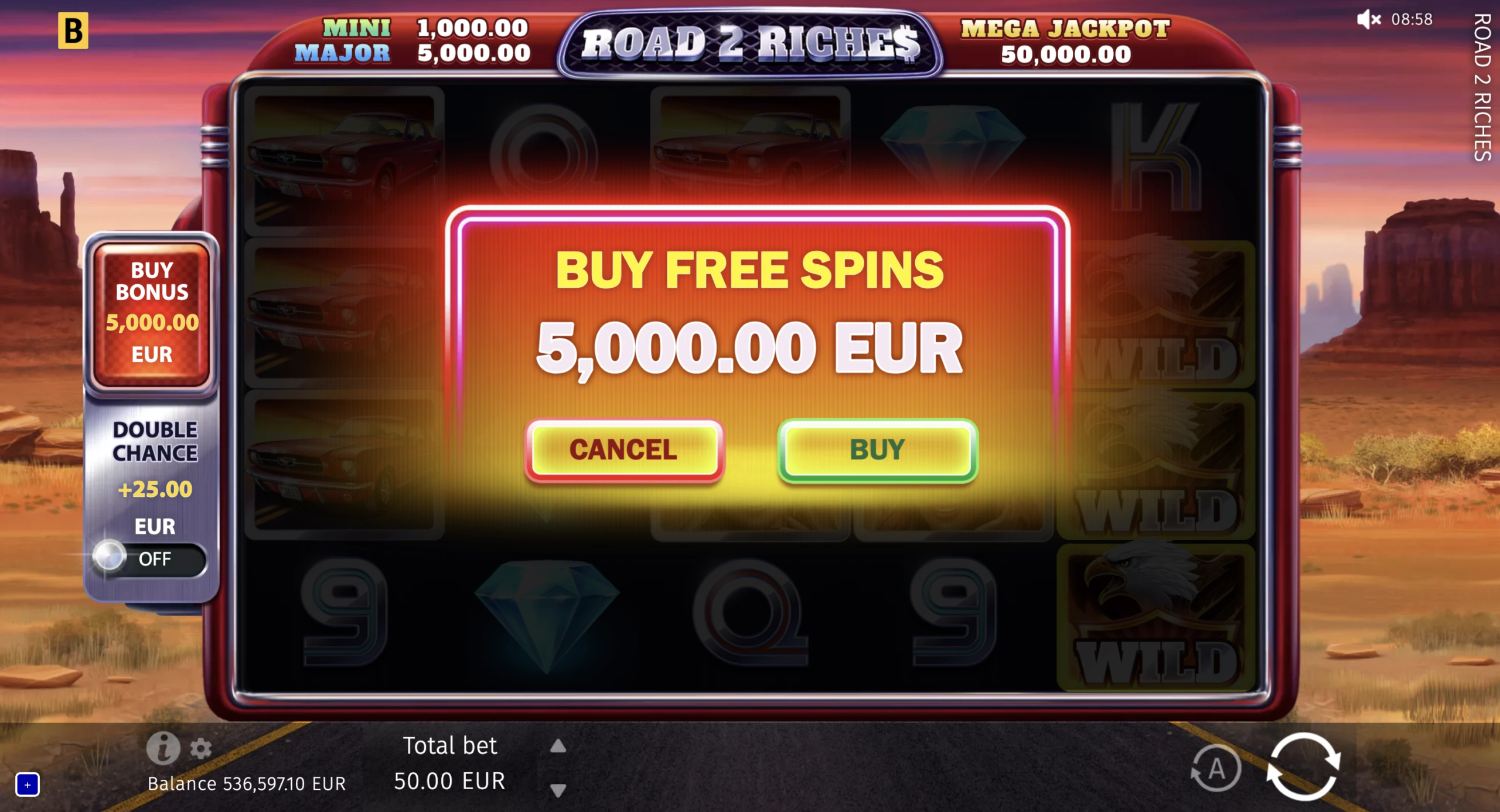The image size is (1500, 812).
Task: Click the blue plus square icon
Action: tap(28, 784)
